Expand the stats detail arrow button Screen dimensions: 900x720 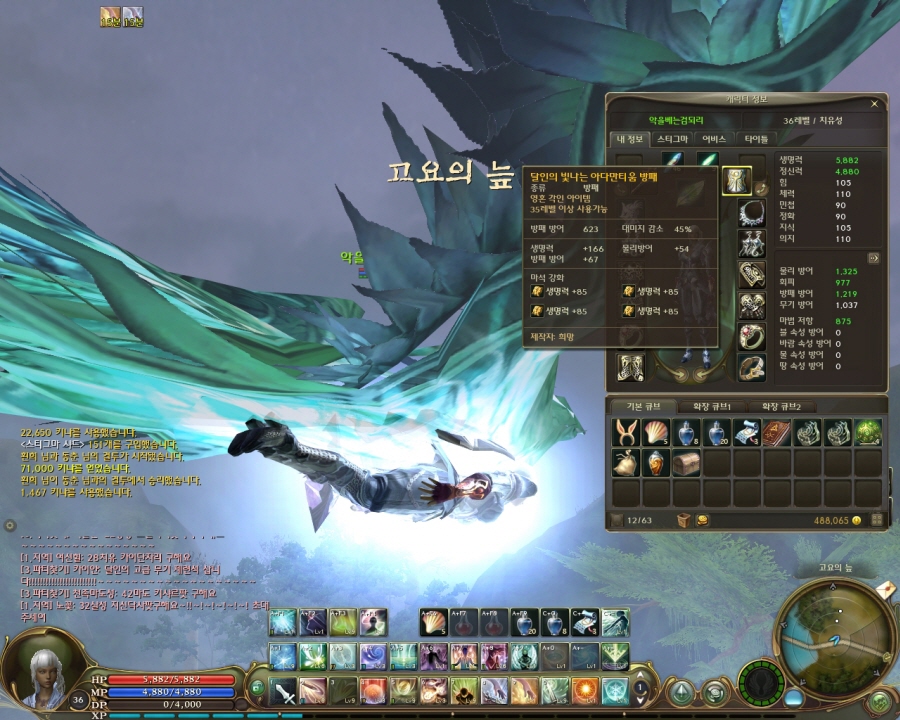coord(872,257)
